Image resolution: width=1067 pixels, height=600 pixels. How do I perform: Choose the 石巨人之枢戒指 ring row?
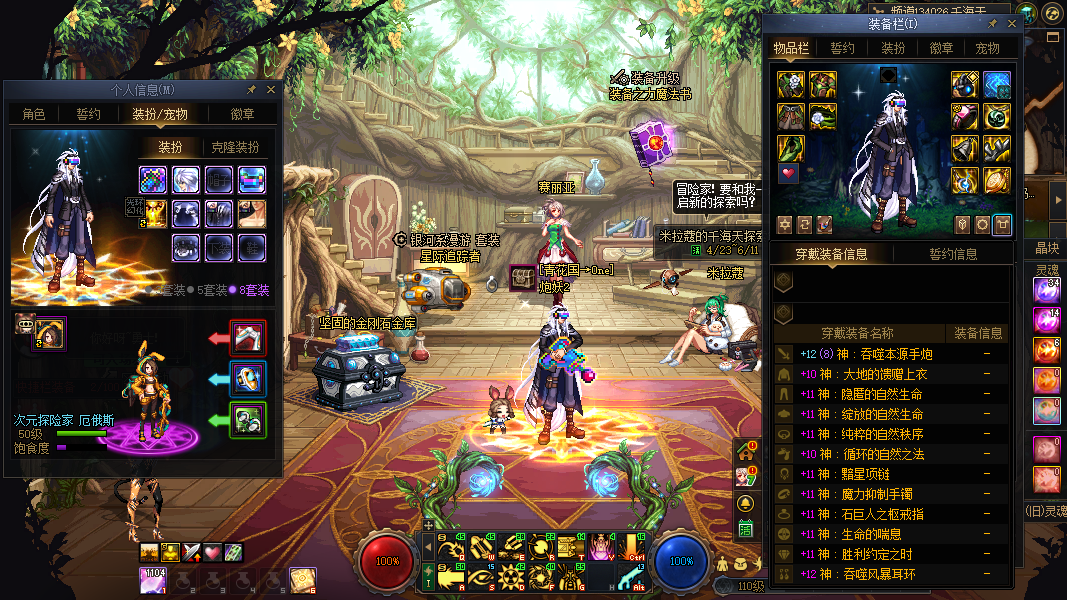point(870,514)
